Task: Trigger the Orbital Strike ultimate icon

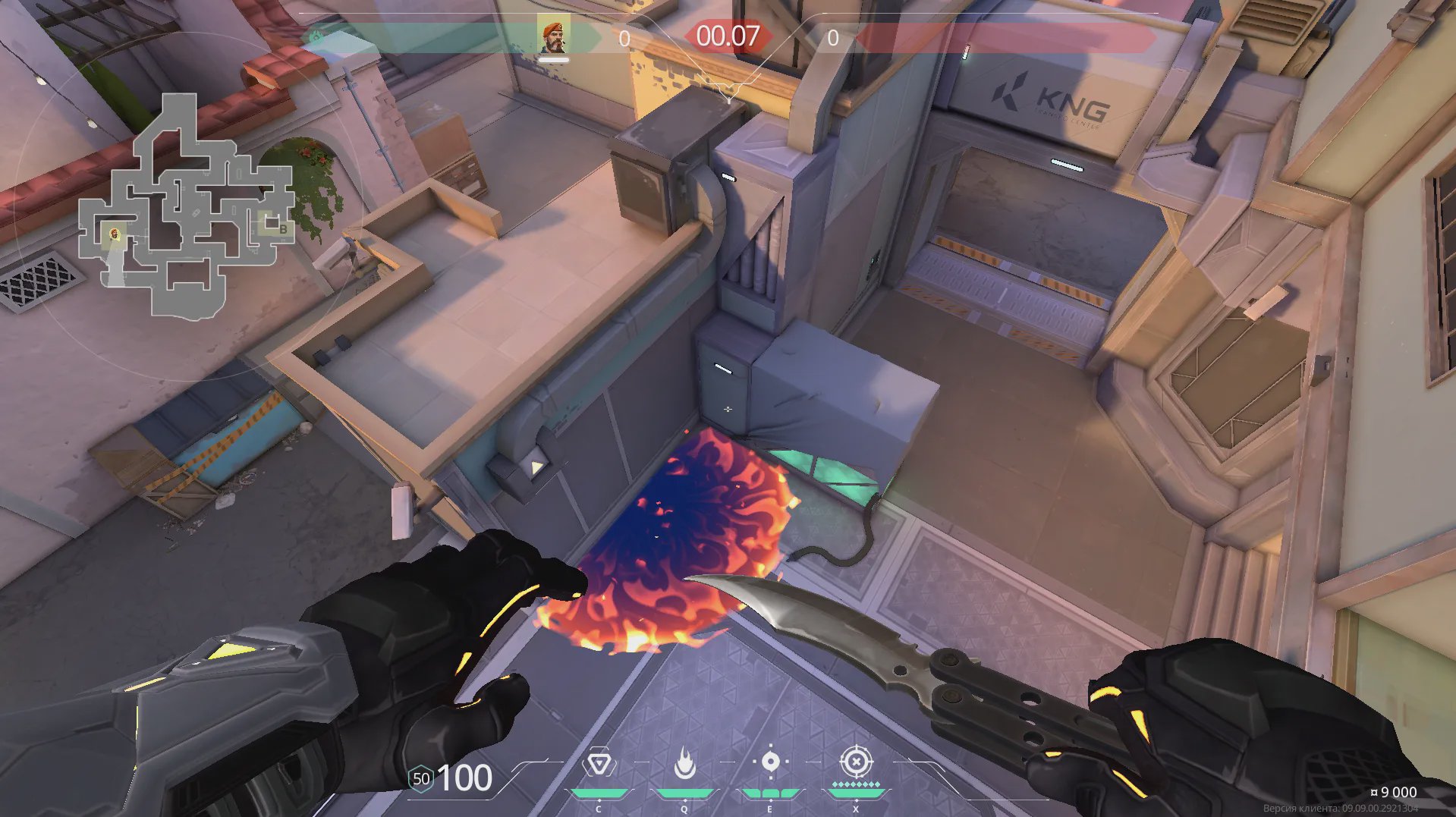Action: (x=856, y=762)
